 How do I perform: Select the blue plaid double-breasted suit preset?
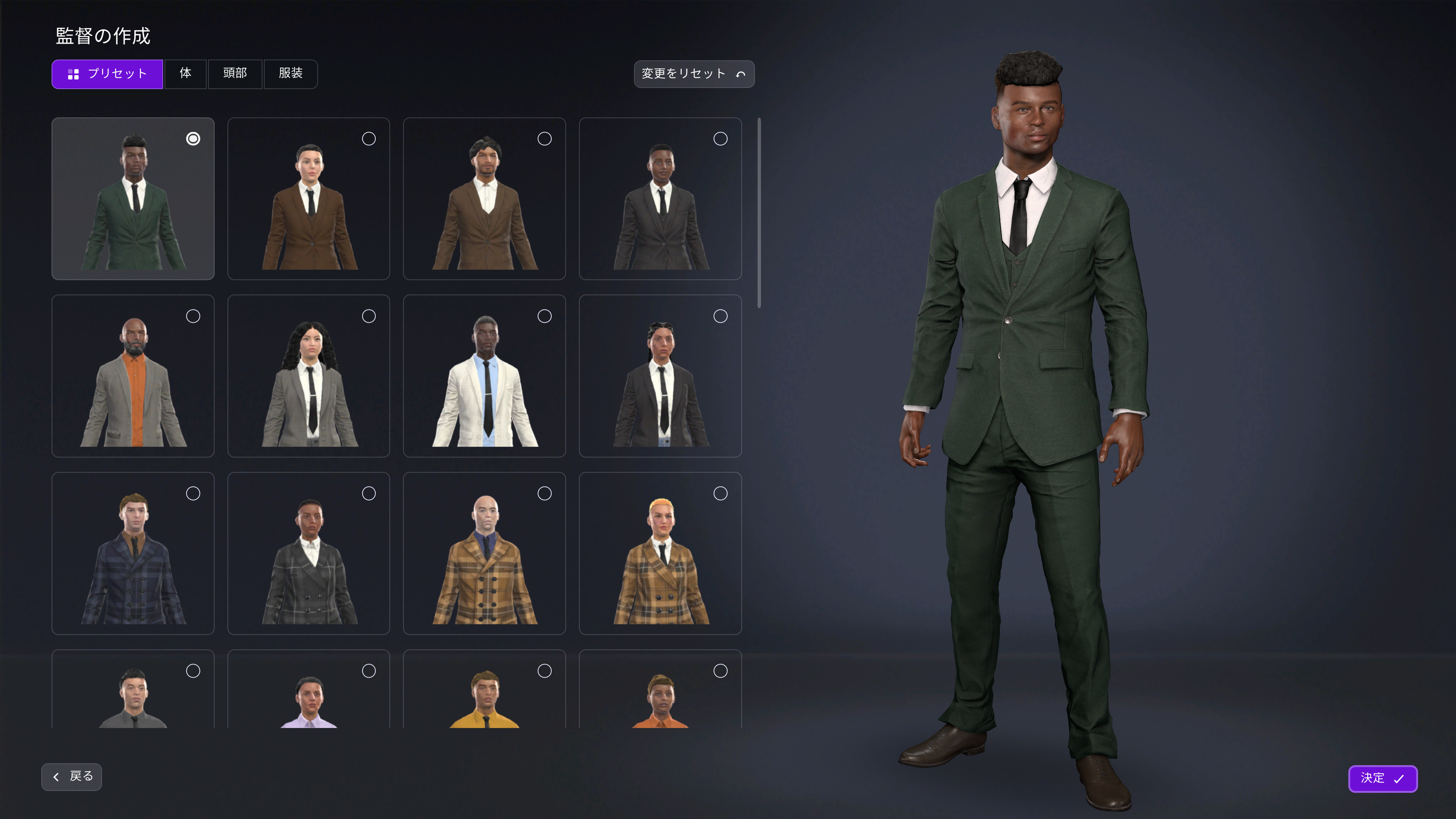[133, 553]
